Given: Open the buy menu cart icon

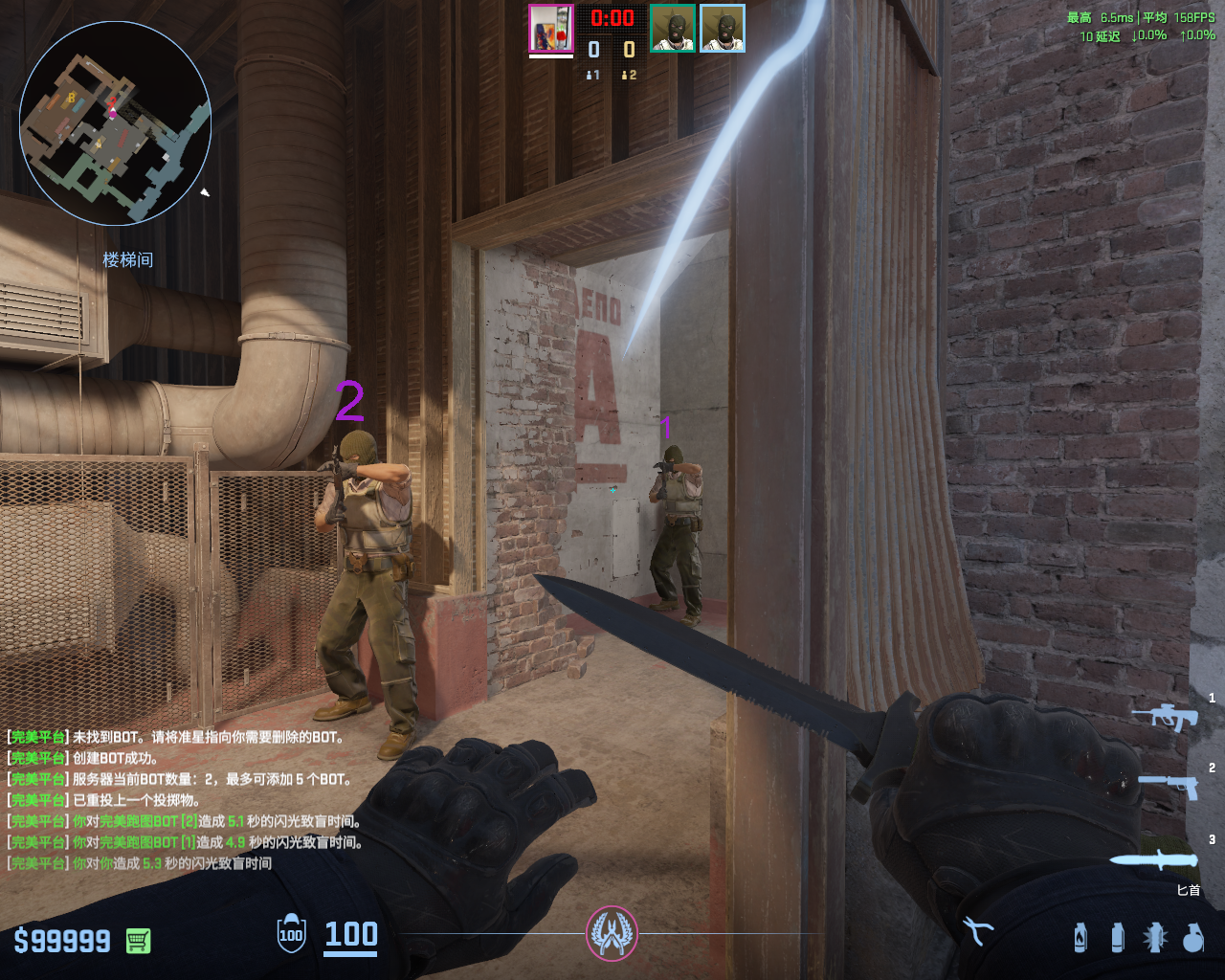Looking at the screenshot, I should [x=138, y=941].
